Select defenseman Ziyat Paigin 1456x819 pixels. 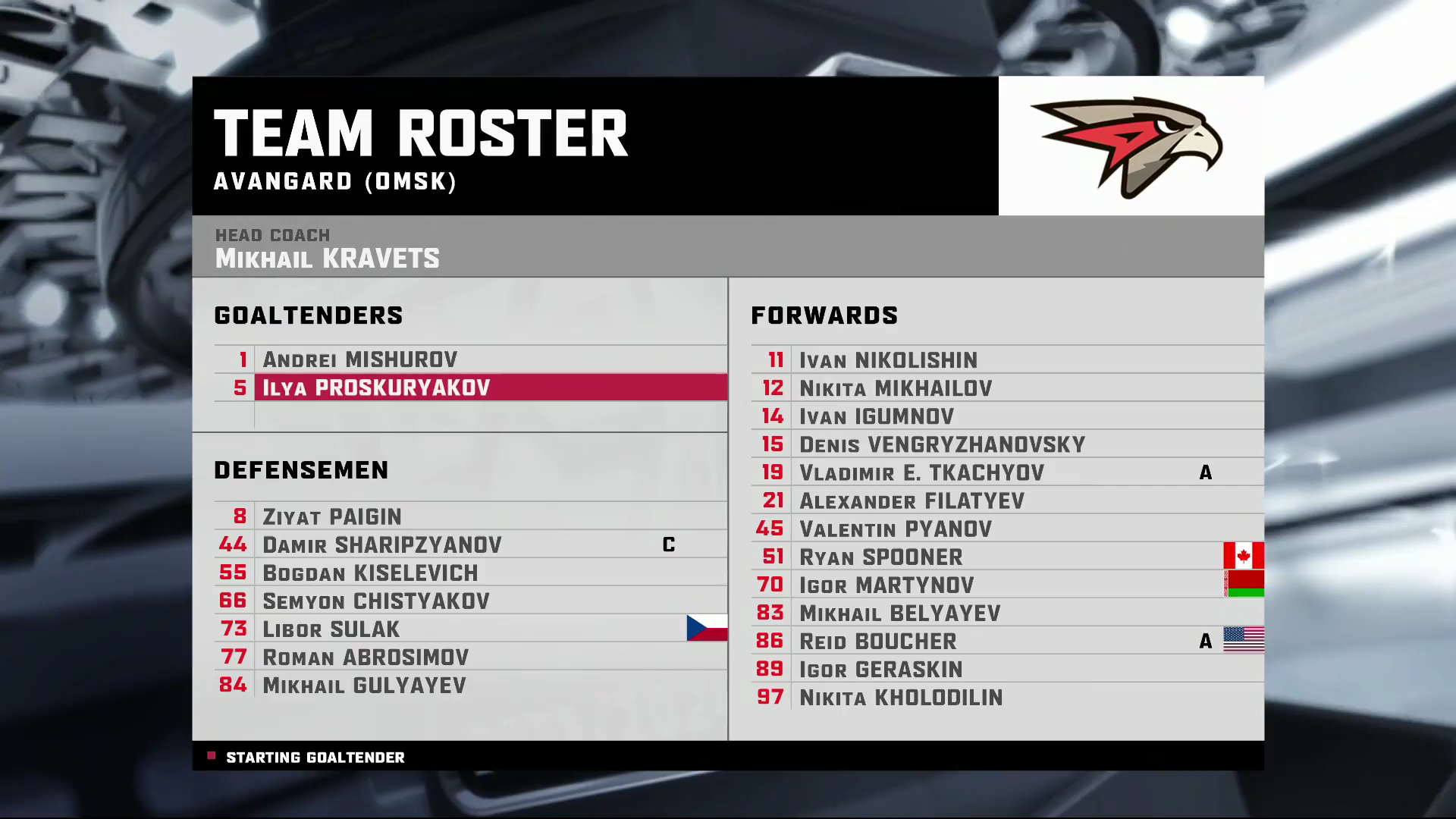coord(332,516)
